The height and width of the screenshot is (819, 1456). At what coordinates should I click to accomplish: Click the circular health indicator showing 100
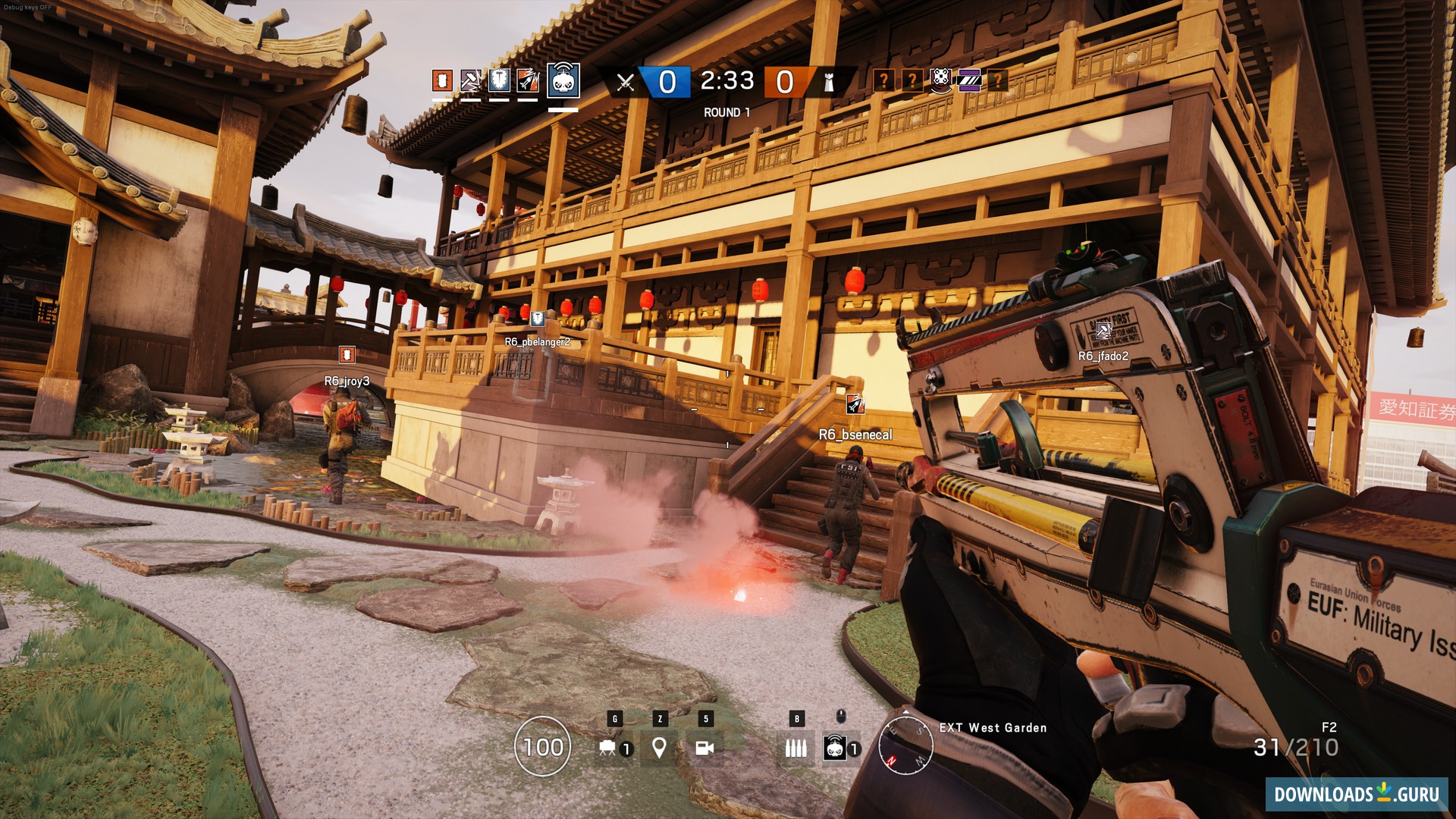(543, 747)
